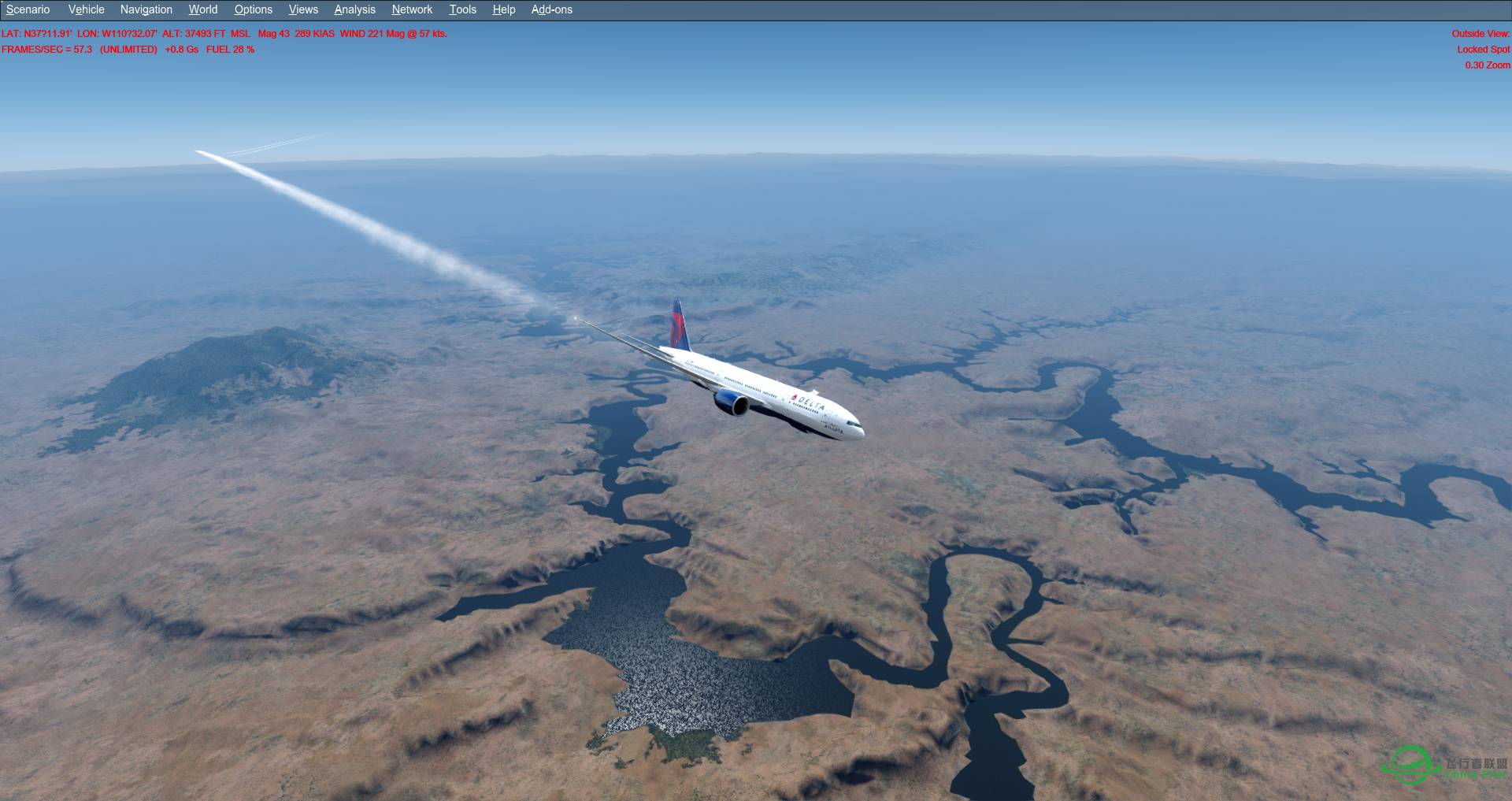
Task: Open the Vehicle menu
Action: point(86,9)
